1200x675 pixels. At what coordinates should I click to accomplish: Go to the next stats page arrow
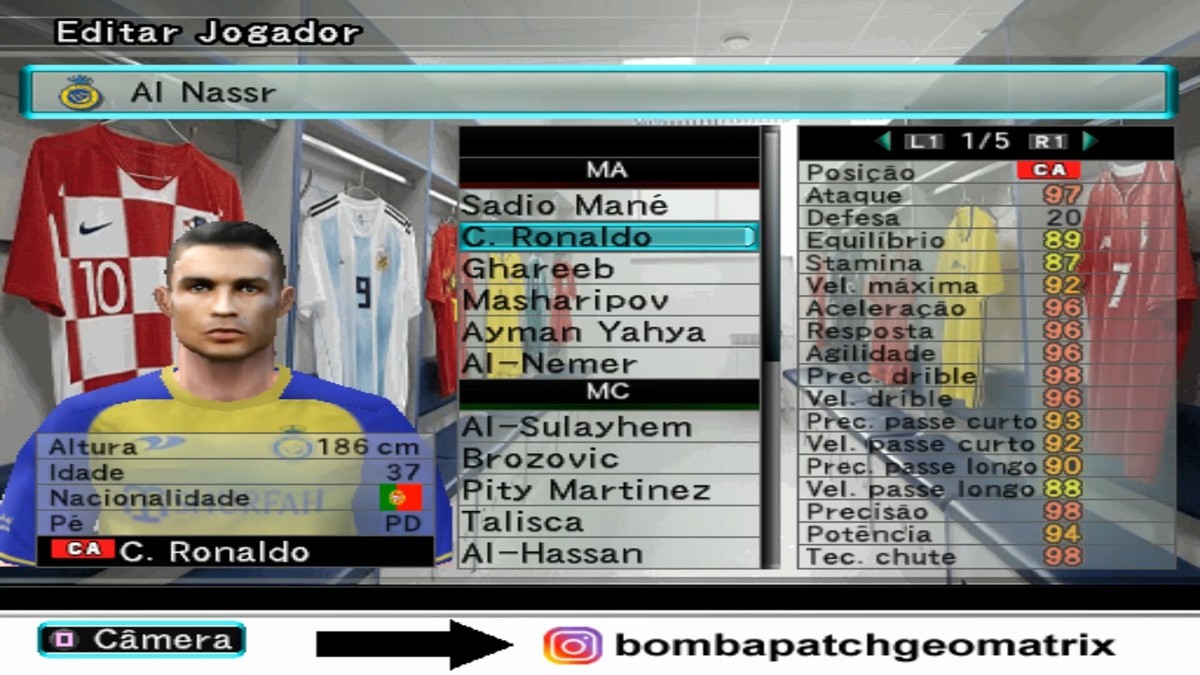pyautogui.click(x=1090, y=141)
